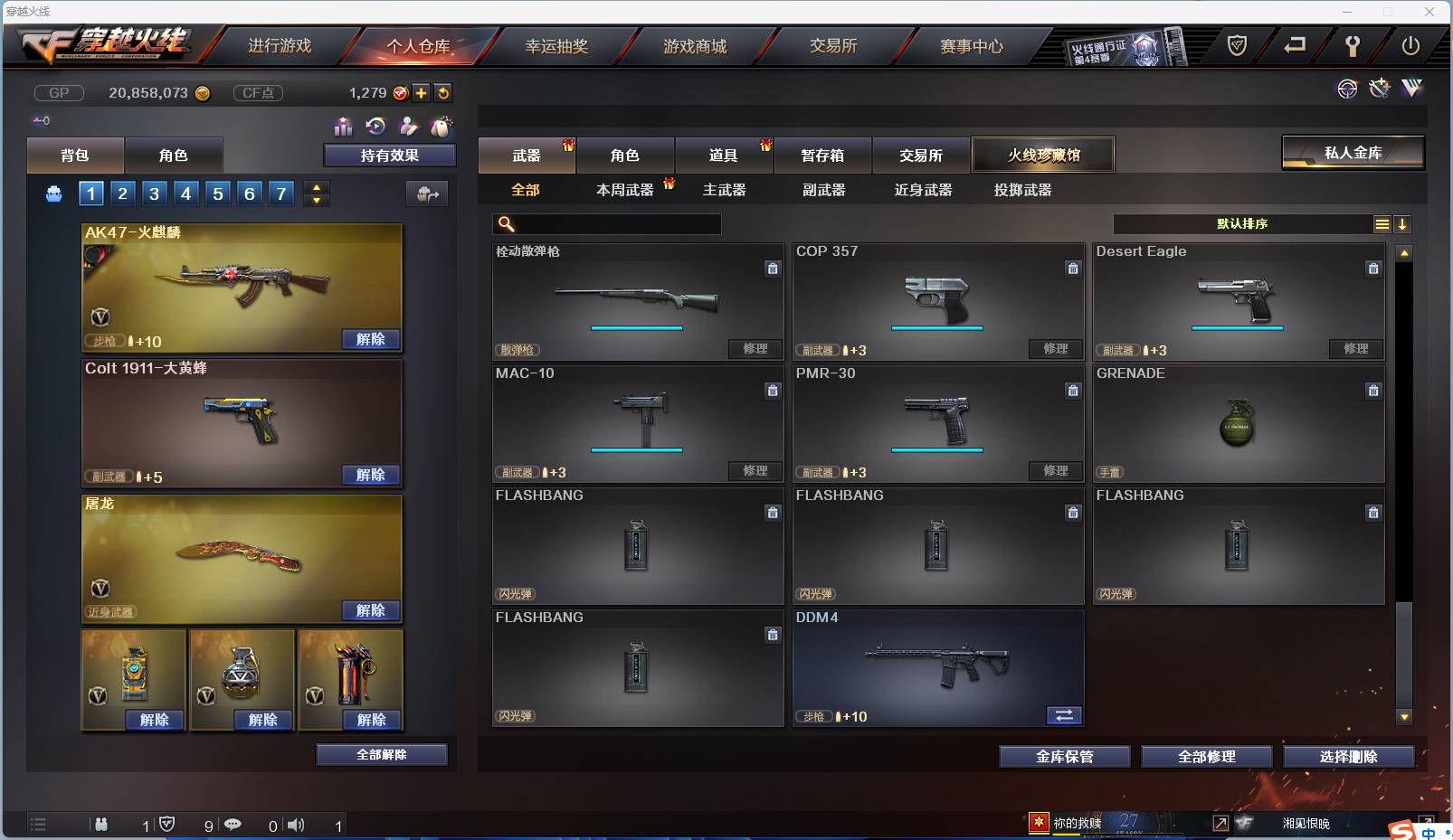Select the crosshair customization icon
The height and width of the screenshot is (840, 1453).
pyautogui.click(x=1347, y=88)
